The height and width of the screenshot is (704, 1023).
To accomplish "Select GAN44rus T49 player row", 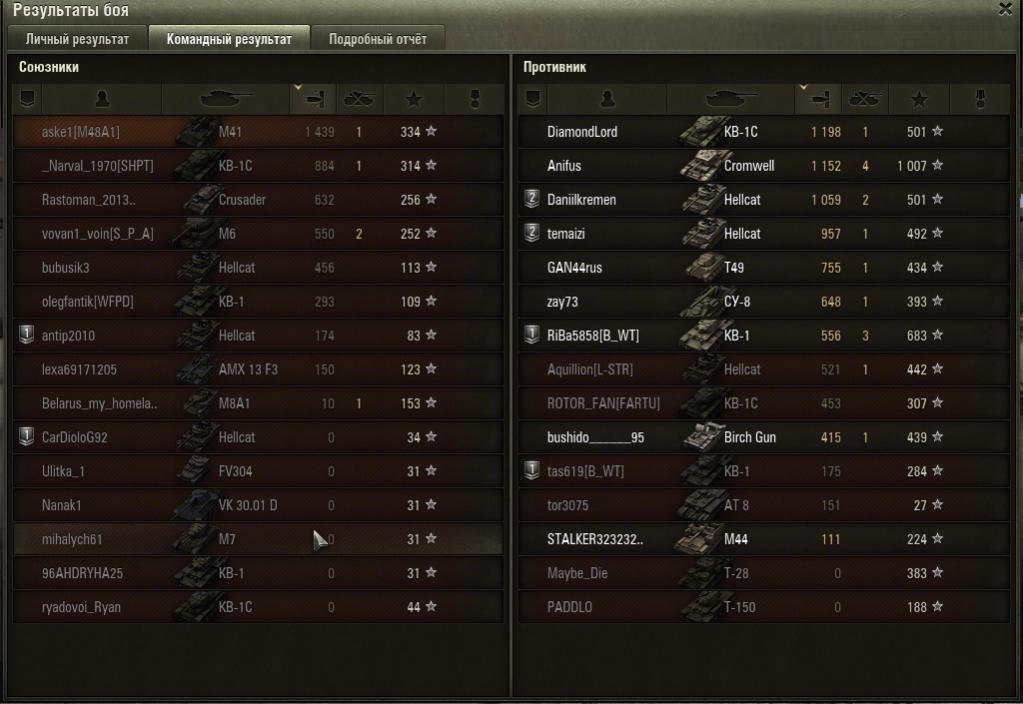I will click(x=762, y=268).
